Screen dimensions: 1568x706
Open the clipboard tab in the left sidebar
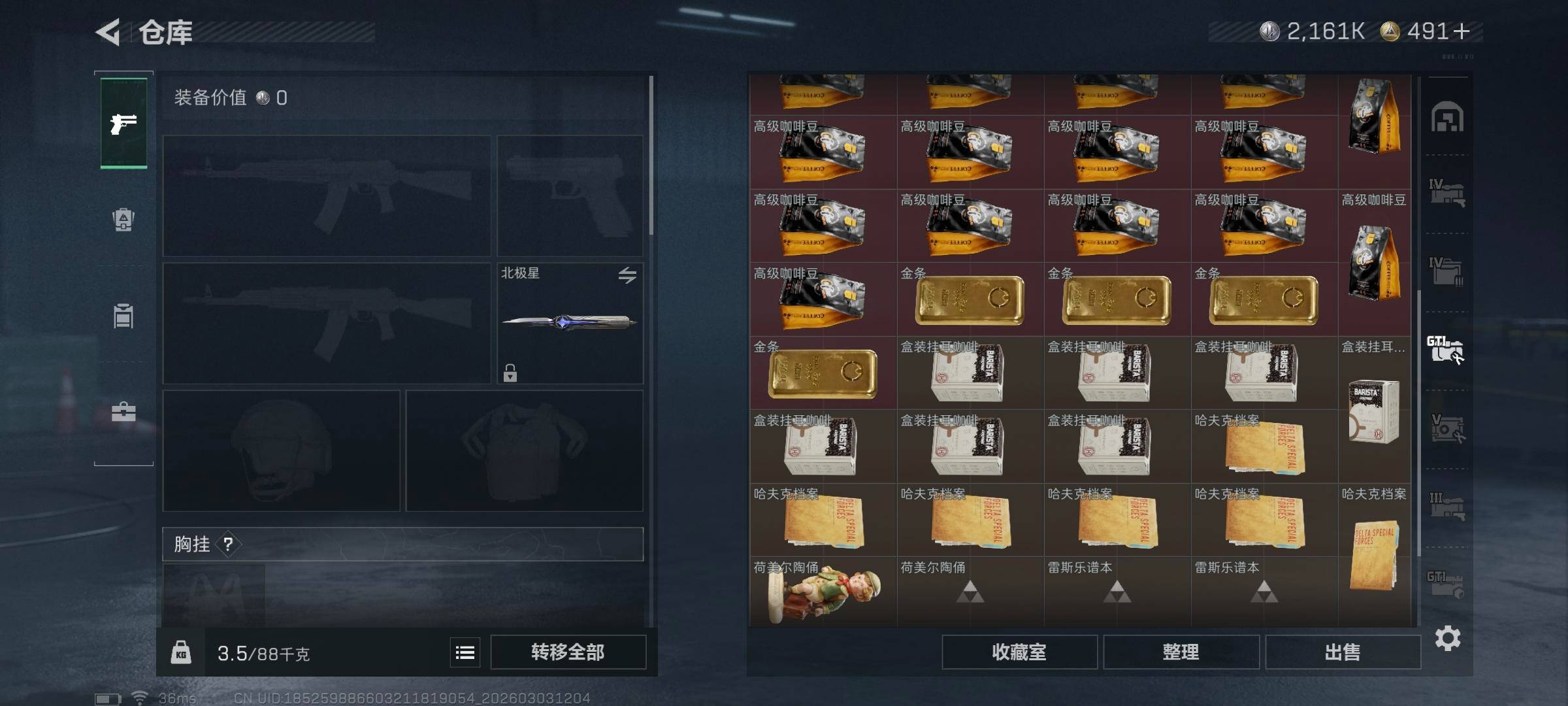pyautogui.click(x=123, y=316)
